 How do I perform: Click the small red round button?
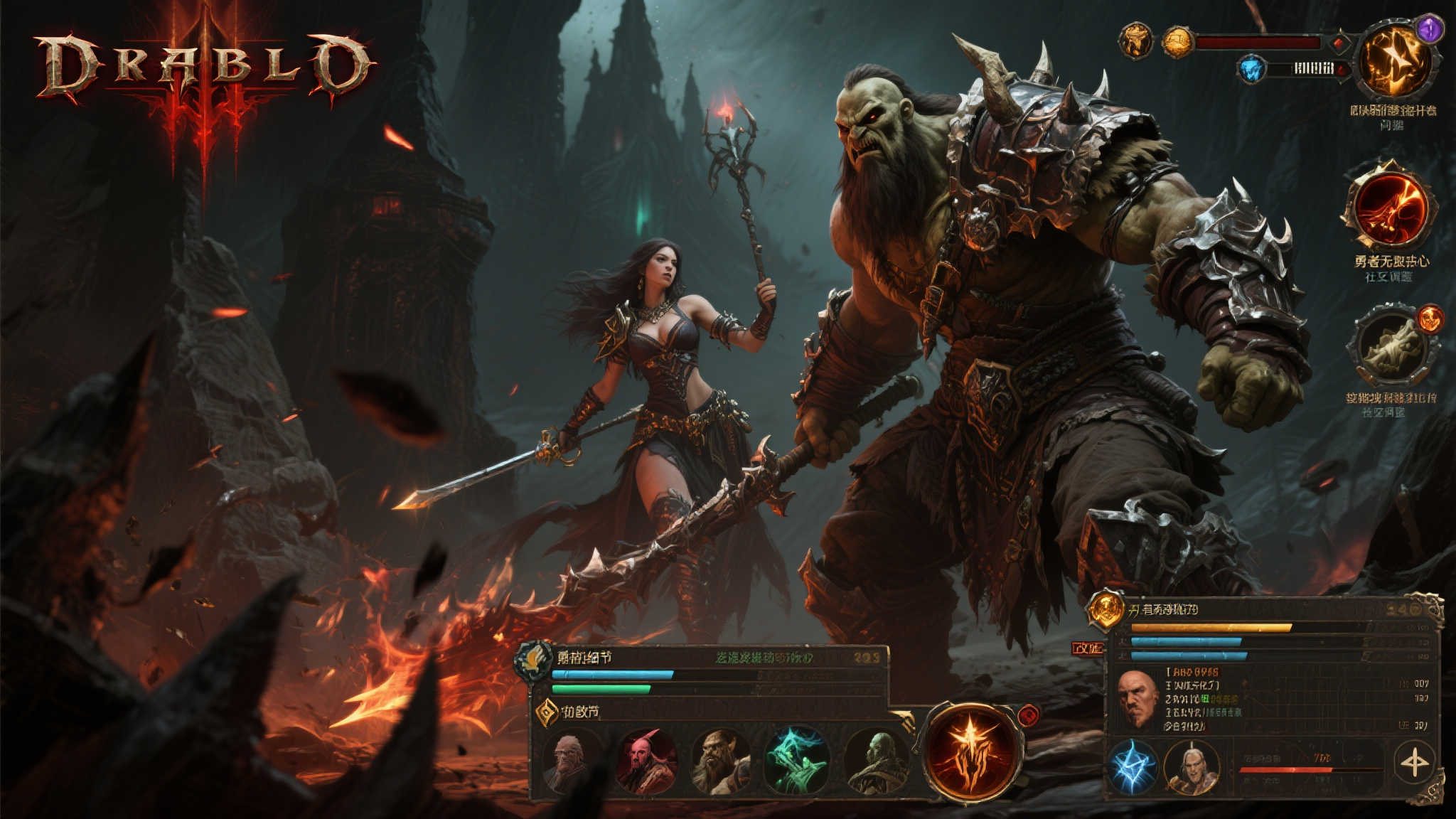point(1029,715)
